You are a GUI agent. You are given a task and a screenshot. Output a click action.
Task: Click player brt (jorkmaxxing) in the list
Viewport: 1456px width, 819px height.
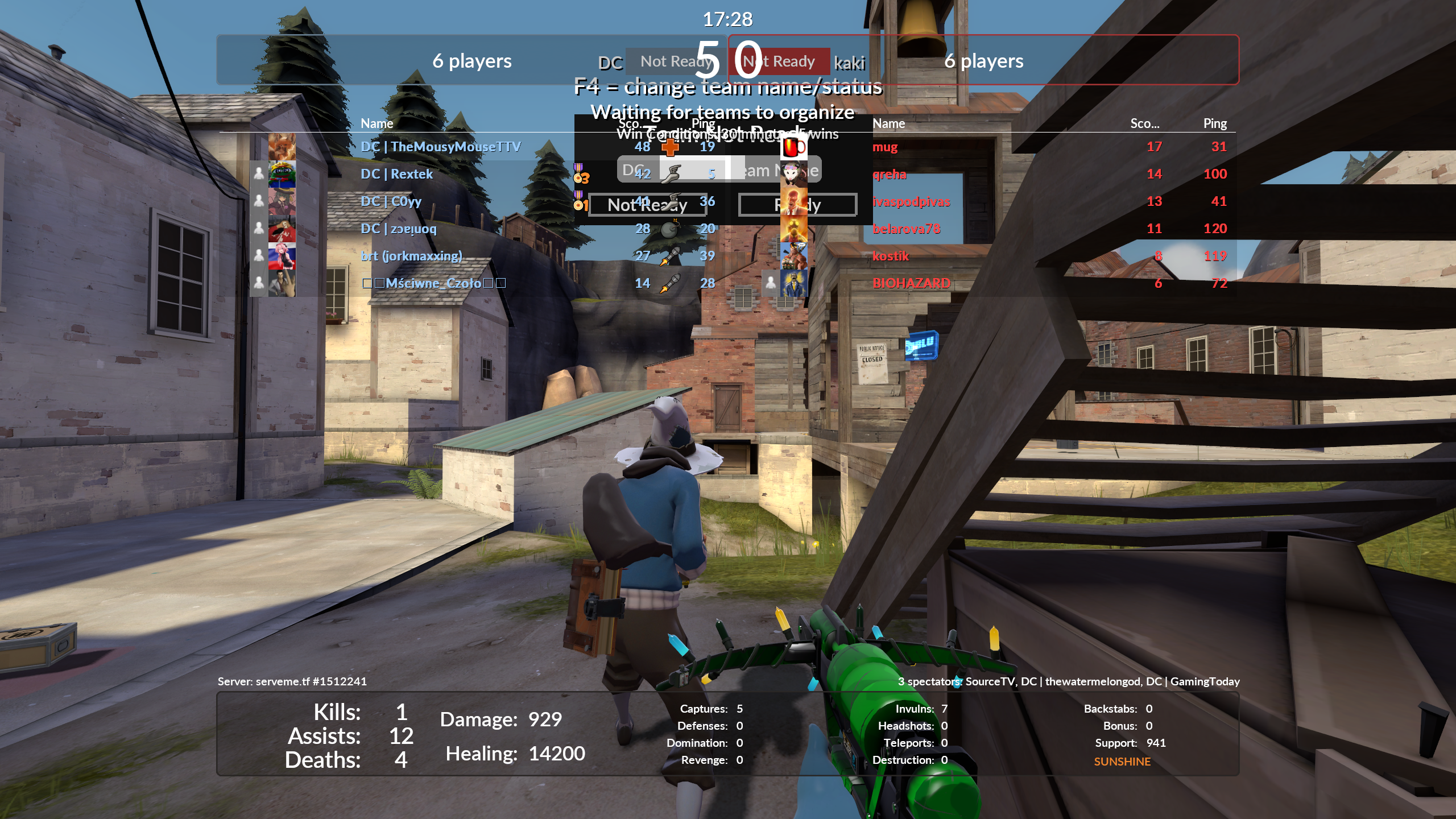coord(411,256)
